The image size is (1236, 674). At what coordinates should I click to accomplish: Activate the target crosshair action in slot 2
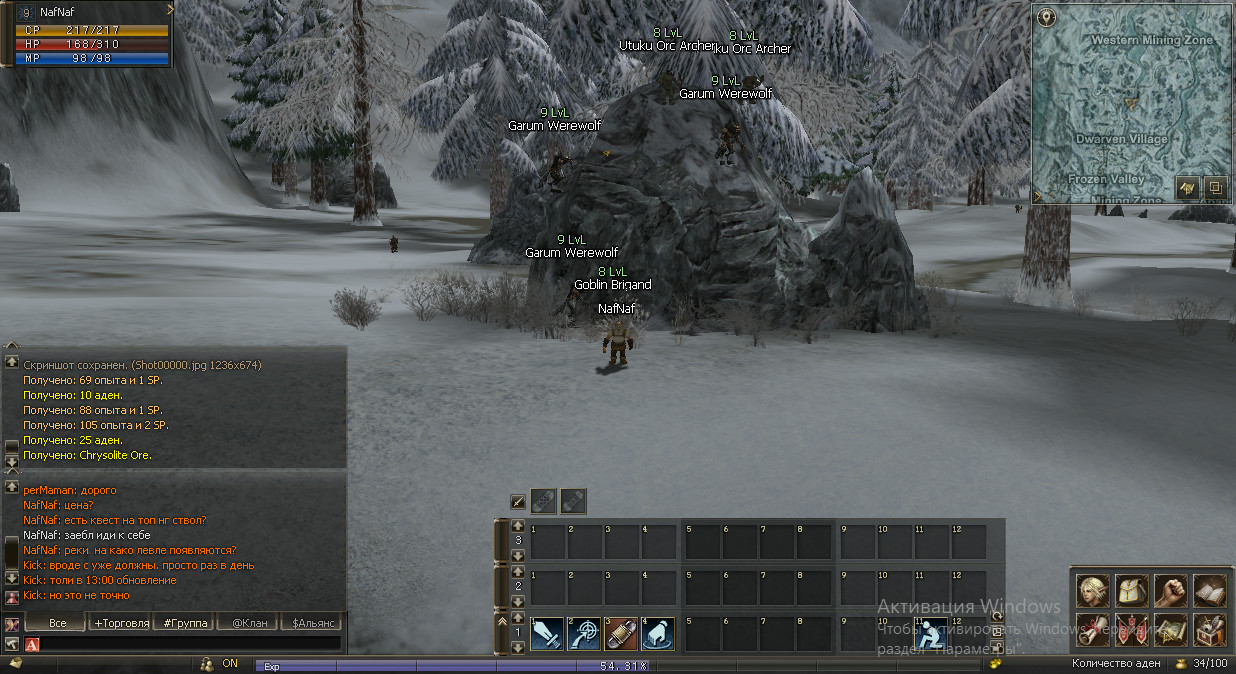click(584, 634)
